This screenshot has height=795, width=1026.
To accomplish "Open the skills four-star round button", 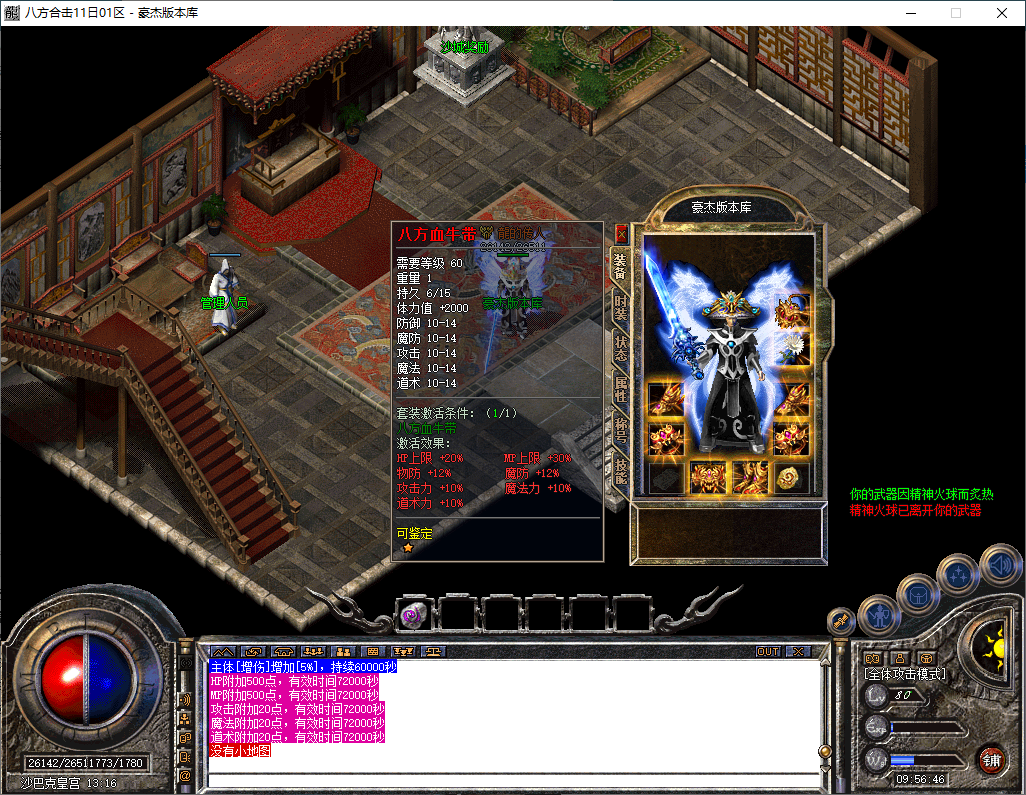I will click(x=959, y=573).
